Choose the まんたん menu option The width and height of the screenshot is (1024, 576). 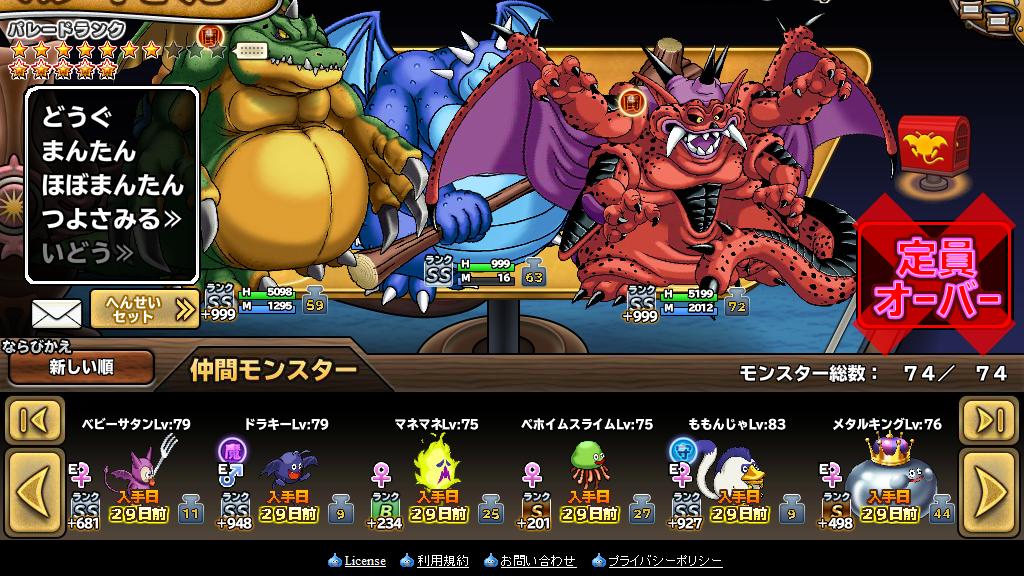click(88, 151)
